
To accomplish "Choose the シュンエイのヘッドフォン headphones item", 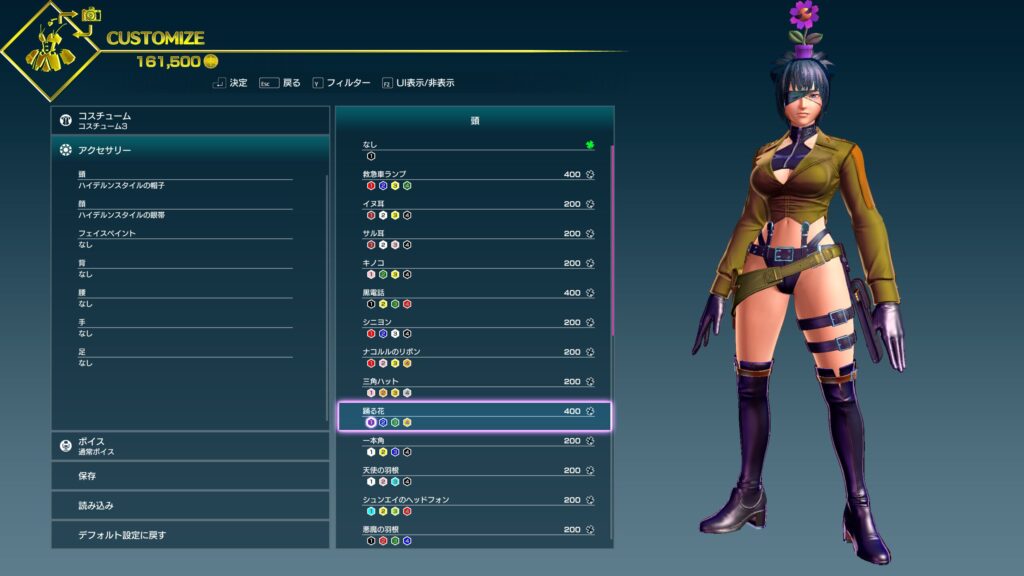I will click(474, 504).
